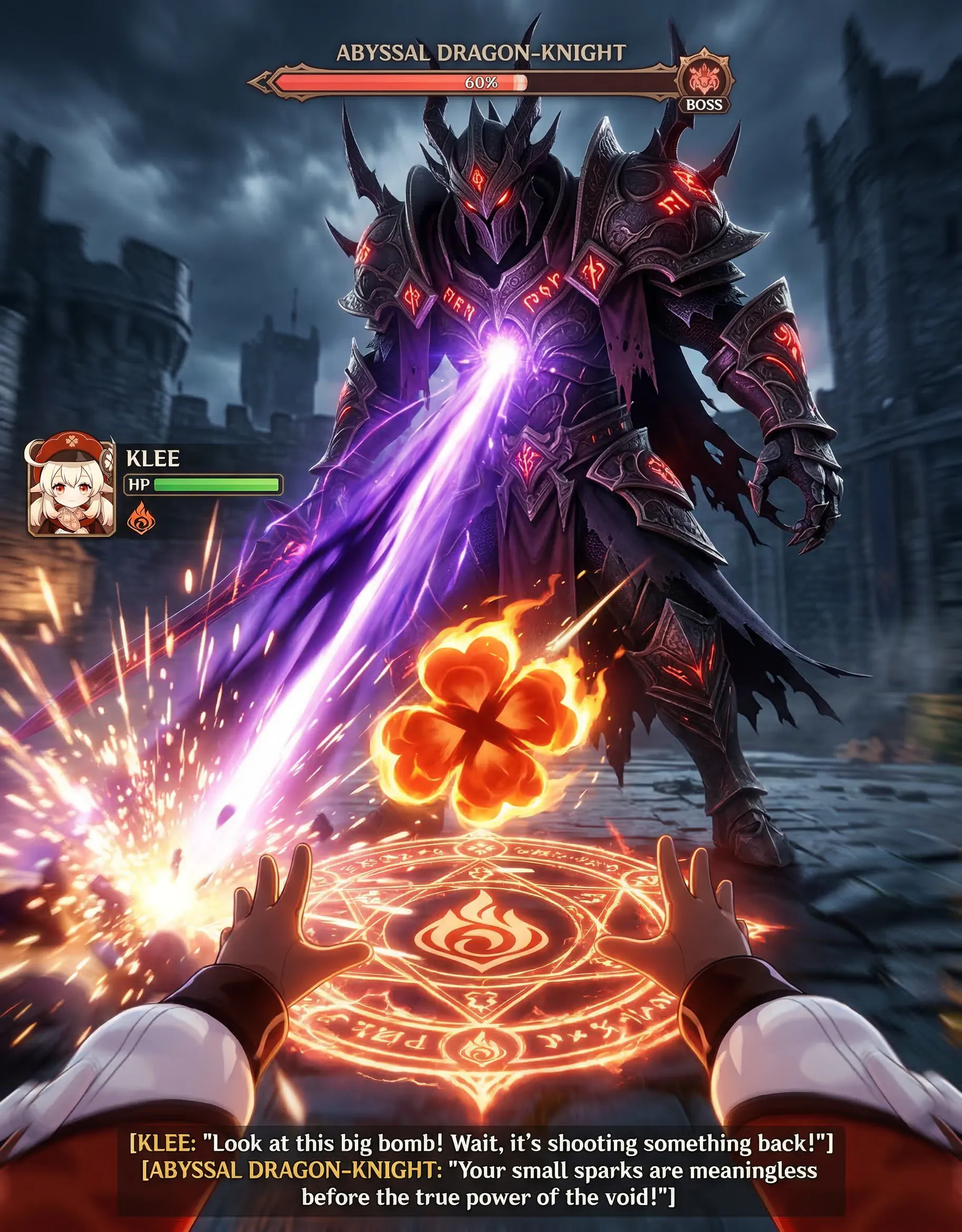Select the boss emblem badge

coord(705,80)
